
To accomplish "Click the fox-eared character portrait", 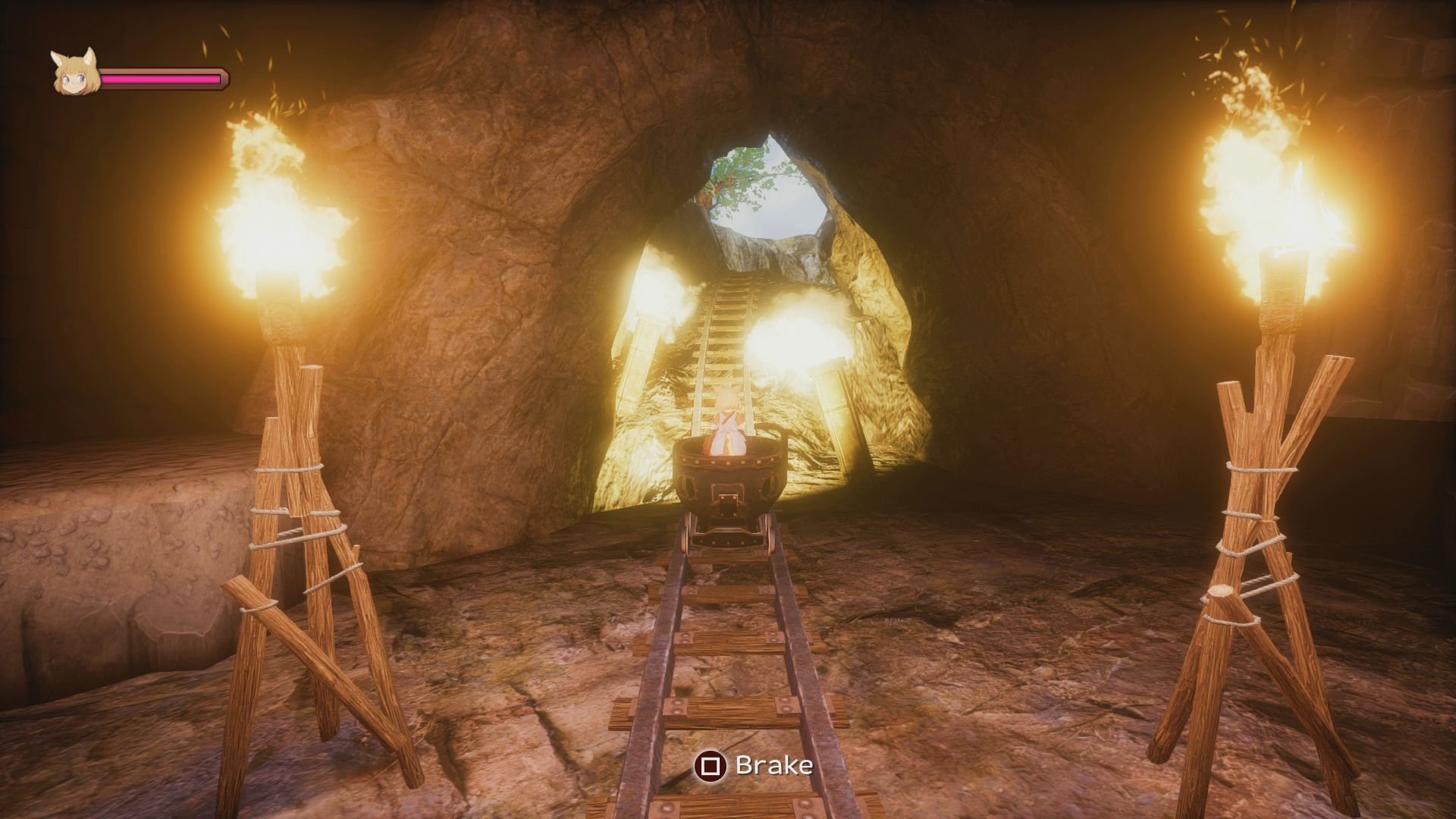I will (75, 74).
